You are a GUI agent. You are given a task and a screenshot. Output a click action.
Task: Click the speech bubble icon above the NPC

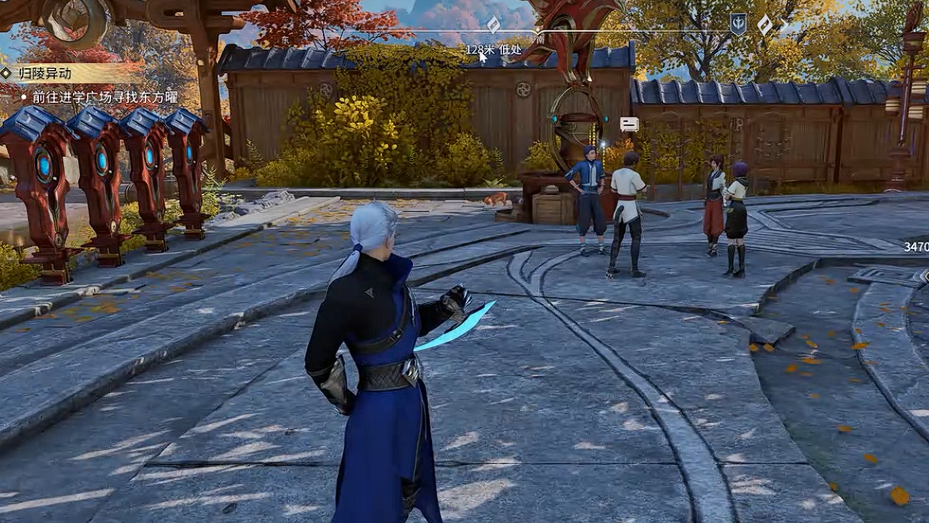tap(629, 124)
